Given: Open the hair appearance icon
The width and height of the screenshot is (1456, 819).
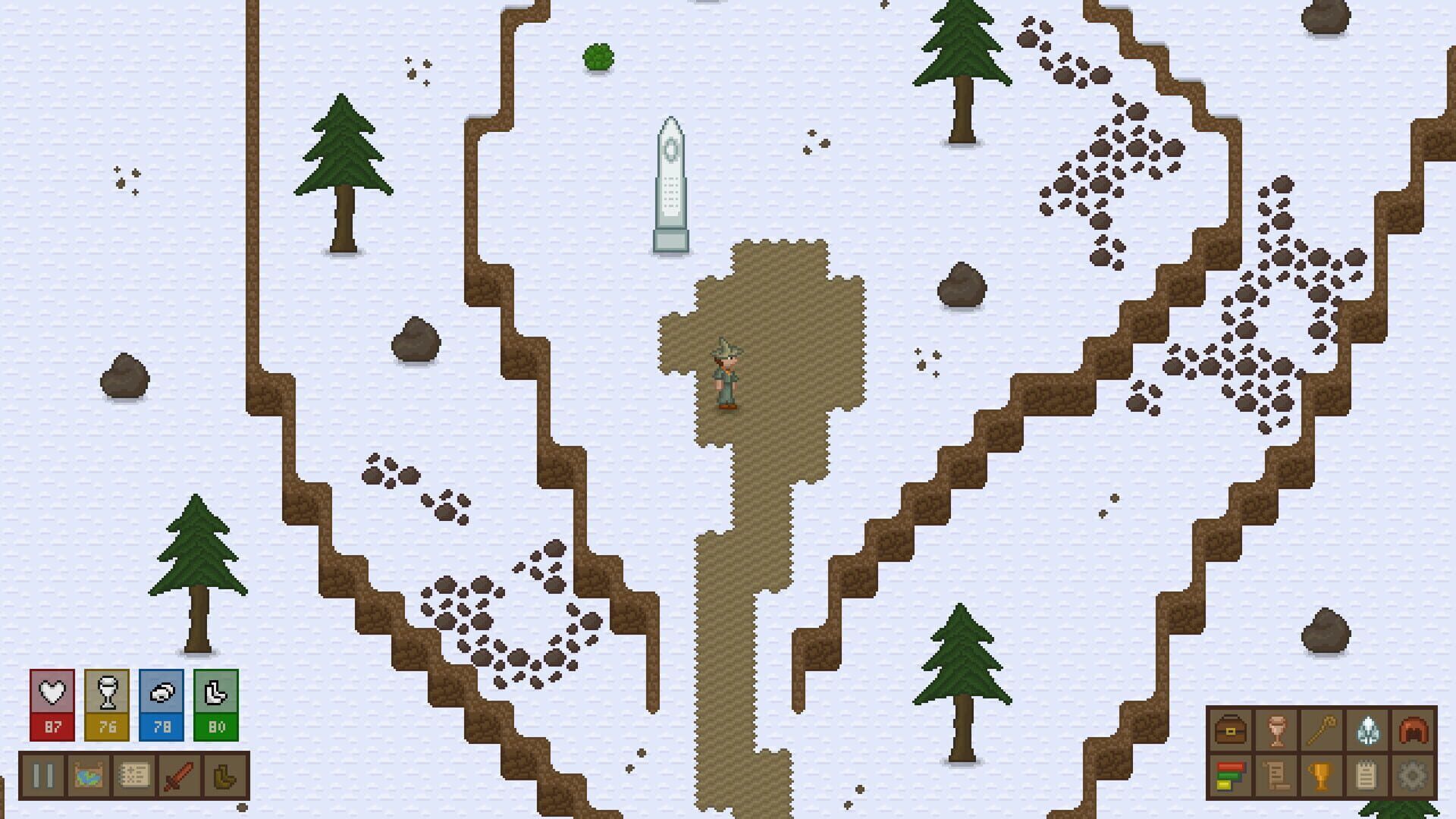Looking at the screenshot, I should coord(1413,730).
